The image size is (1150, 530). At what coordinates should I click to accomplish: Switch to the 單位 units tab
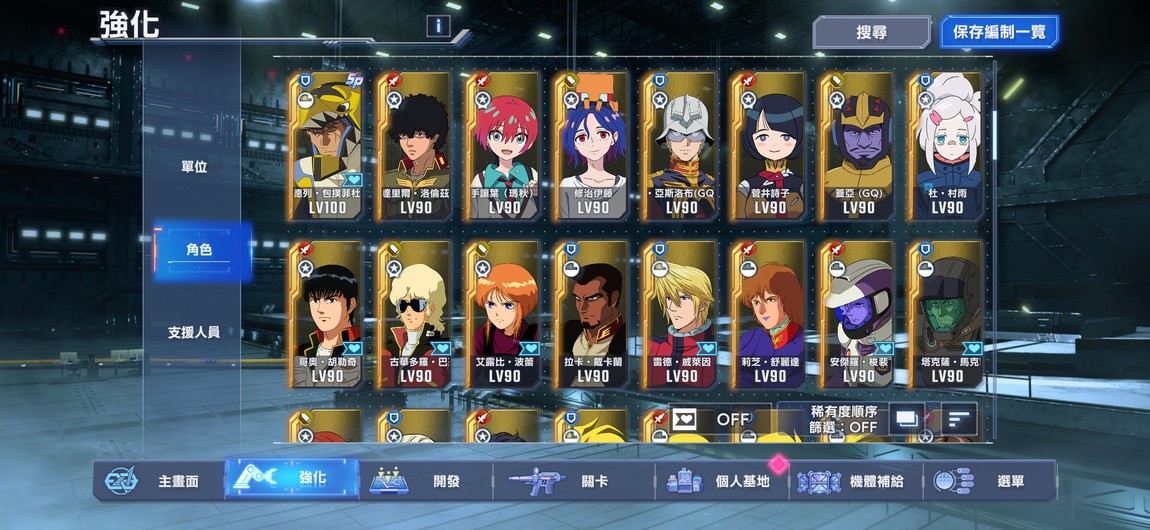[194, 167]
